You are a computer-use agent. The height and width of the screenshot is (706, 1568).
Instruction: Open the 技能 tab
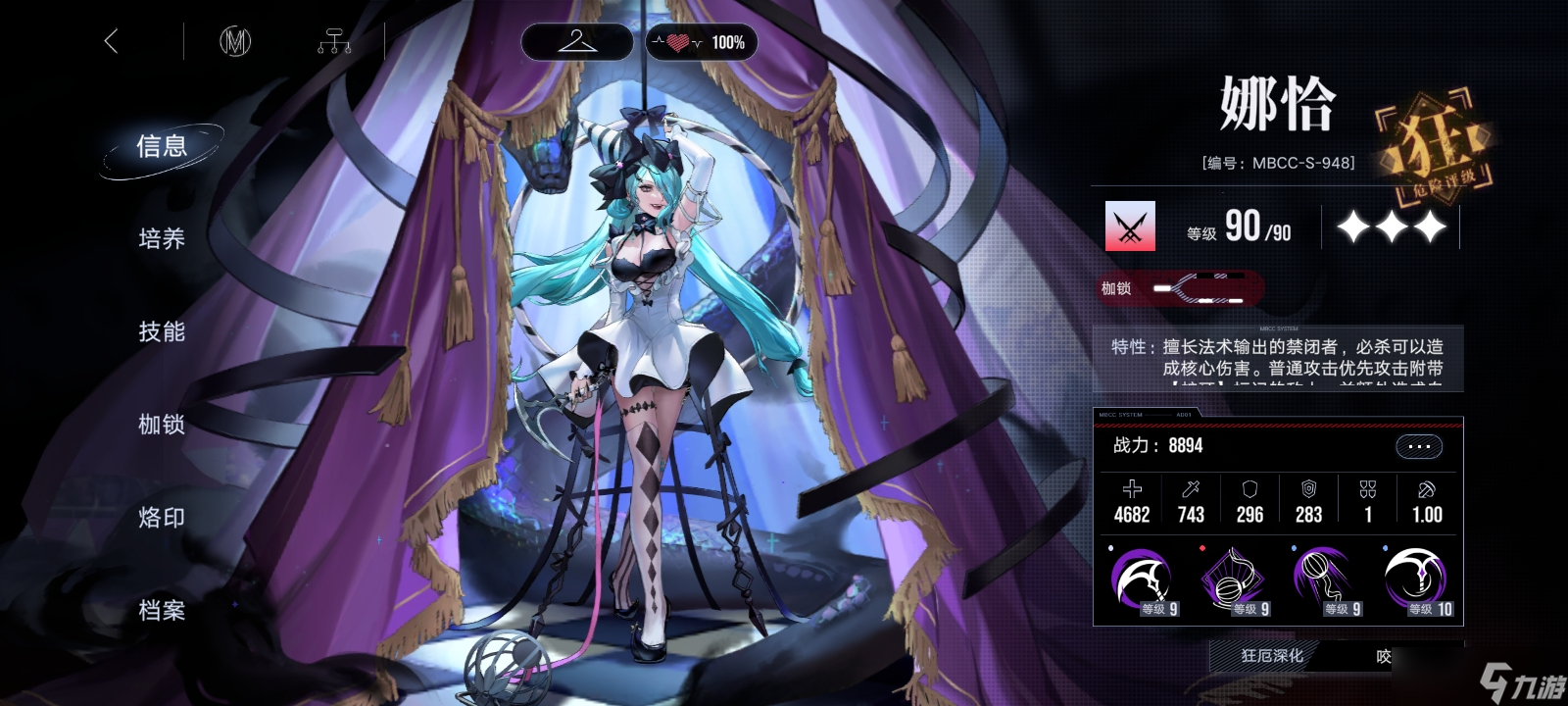click(x=162, y=331)
